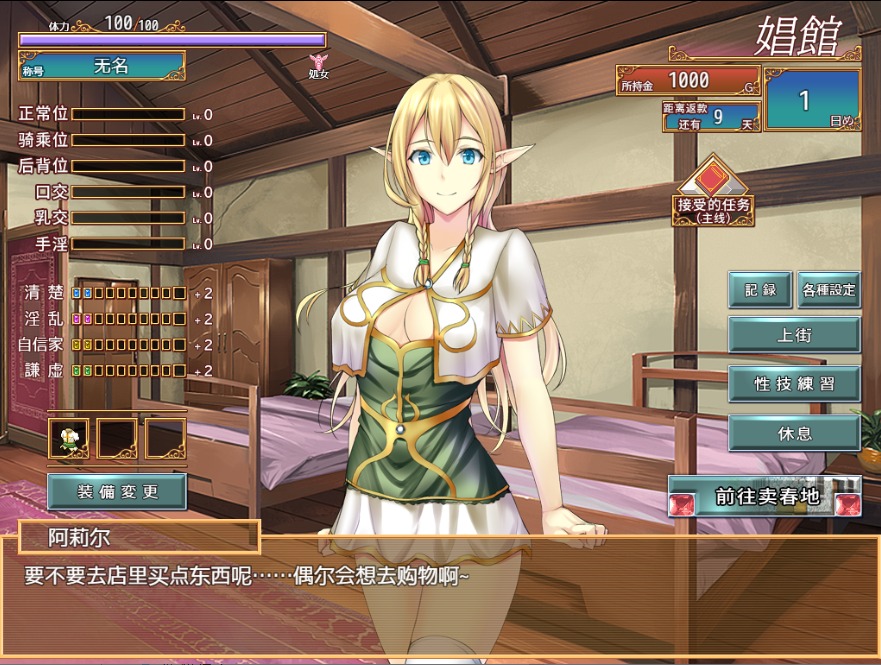
Task: Click the 装備変更 equipment change button
Action: [x=117, y=491]
